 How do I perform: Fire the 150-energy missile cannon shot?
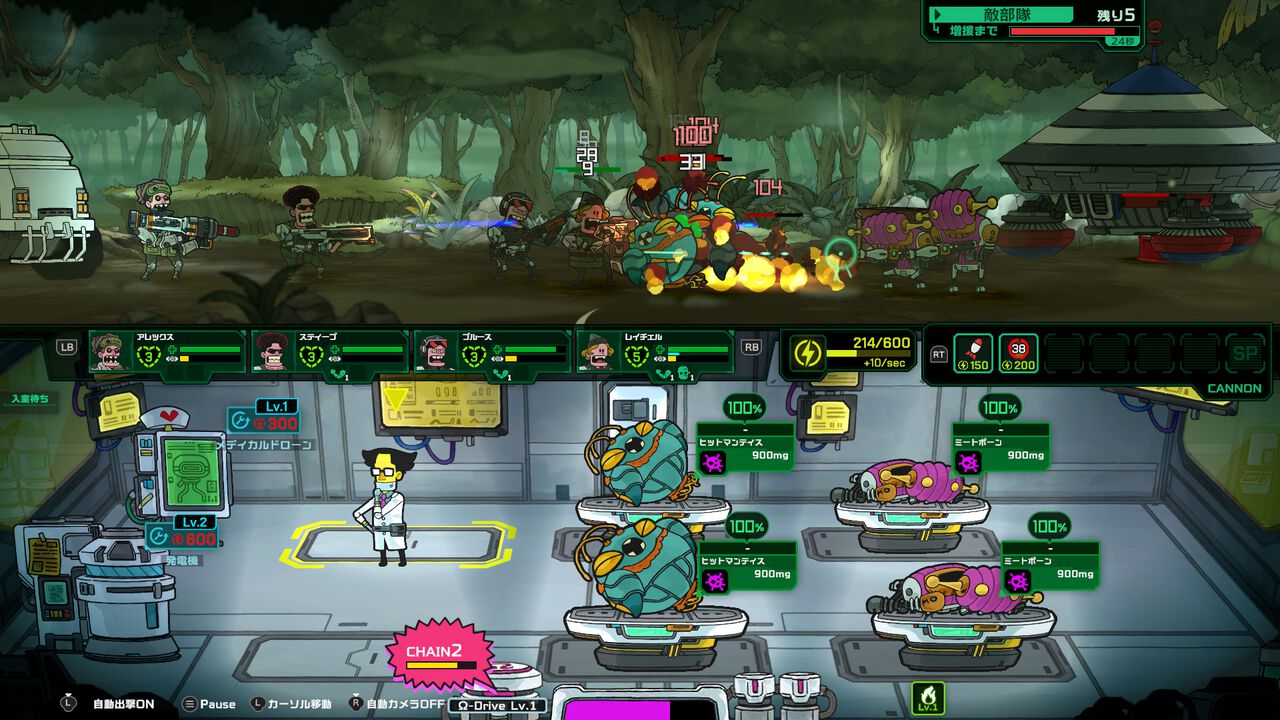click(x=973, y=353)
